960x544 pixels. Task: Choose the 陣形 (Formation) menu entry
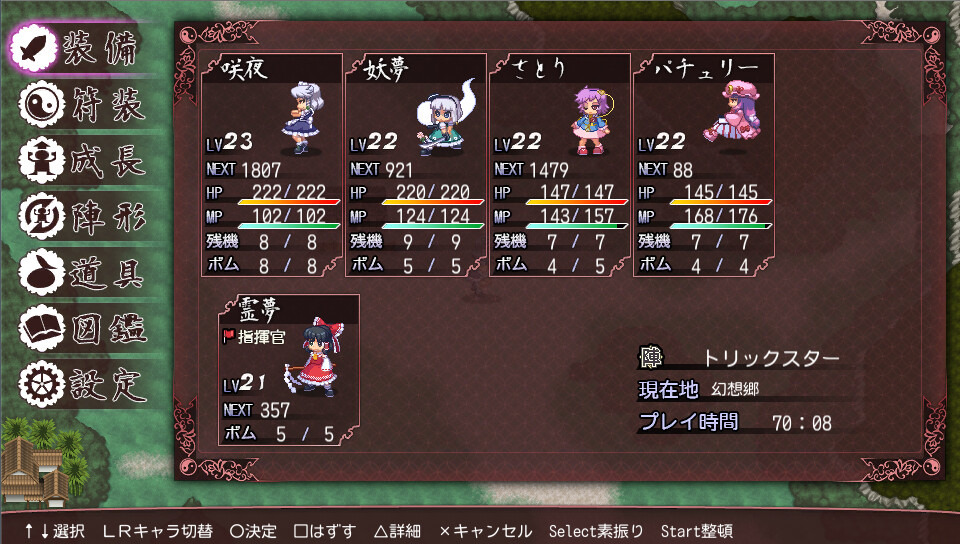pos(80,216)
